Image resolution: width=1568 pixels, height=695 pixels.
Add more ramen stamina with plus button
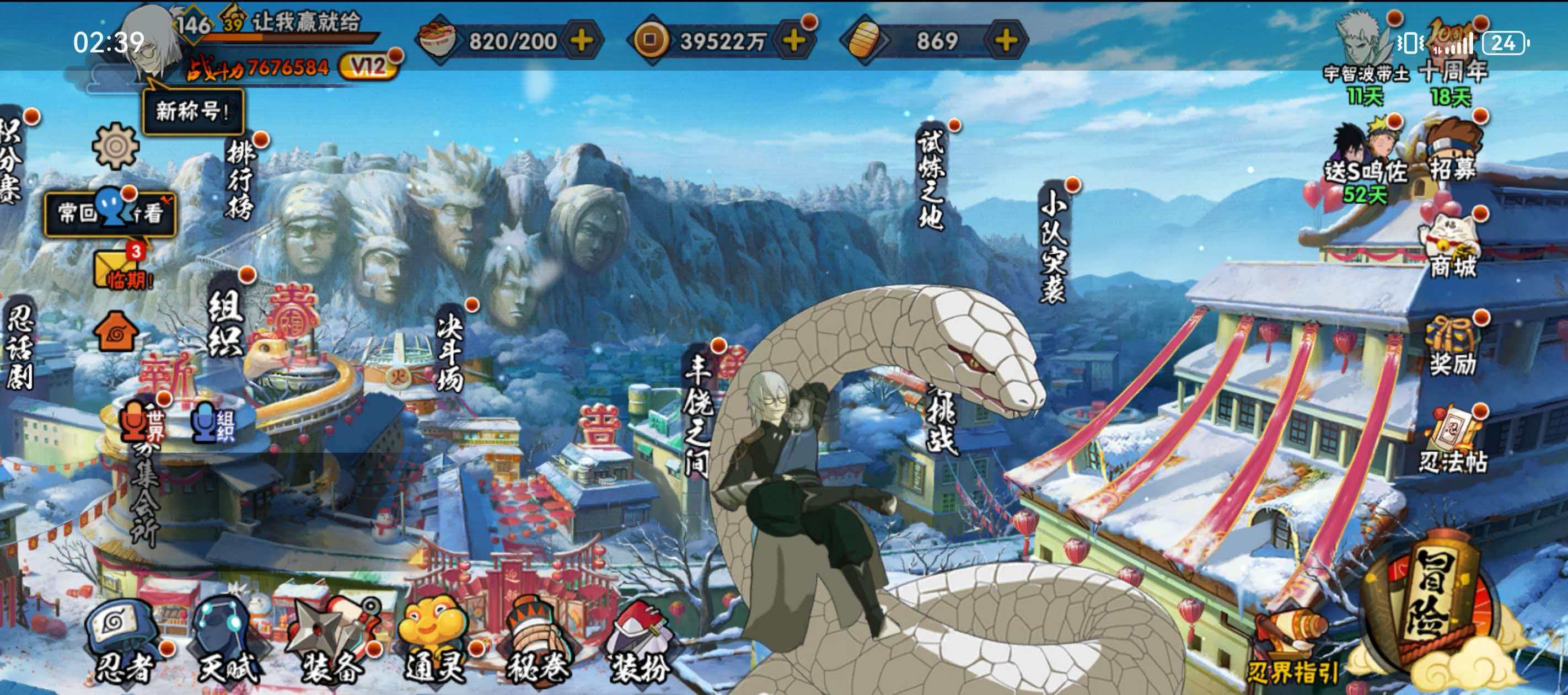[x=581, y=41]
